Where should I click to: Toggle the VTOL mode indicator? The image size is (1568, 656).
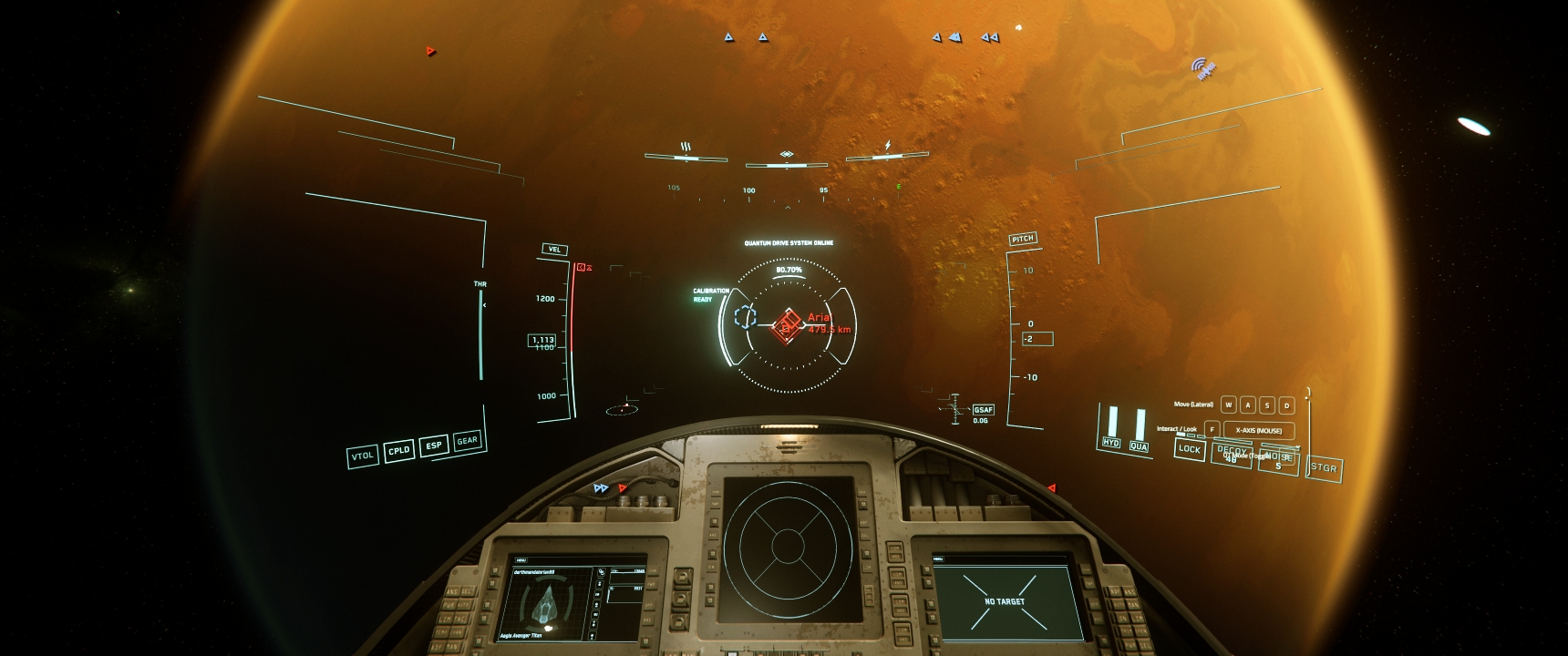click(x=363, y=456)
